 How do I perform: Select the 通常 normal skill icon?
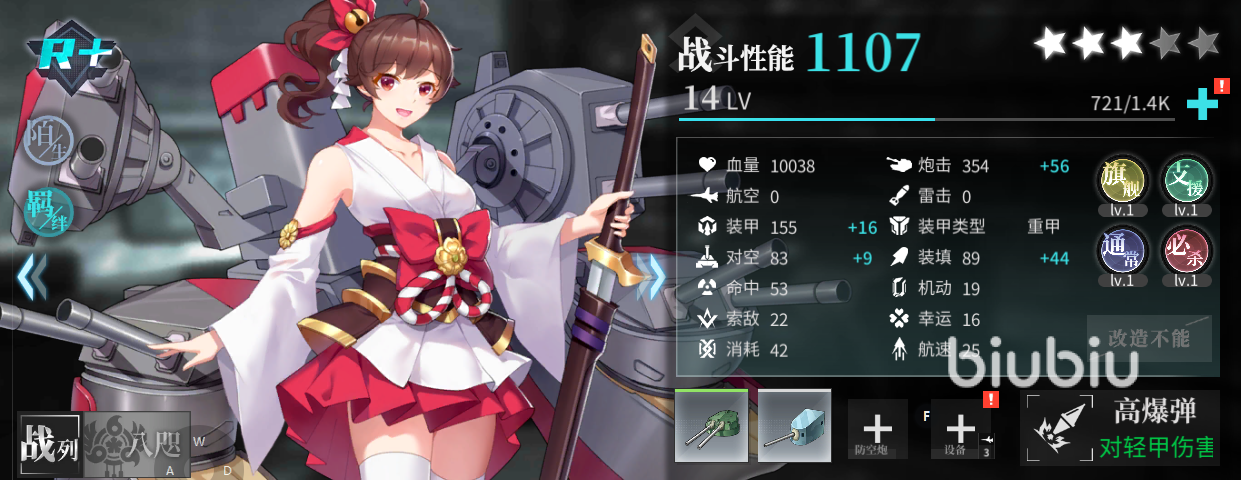coord(1121,251)
